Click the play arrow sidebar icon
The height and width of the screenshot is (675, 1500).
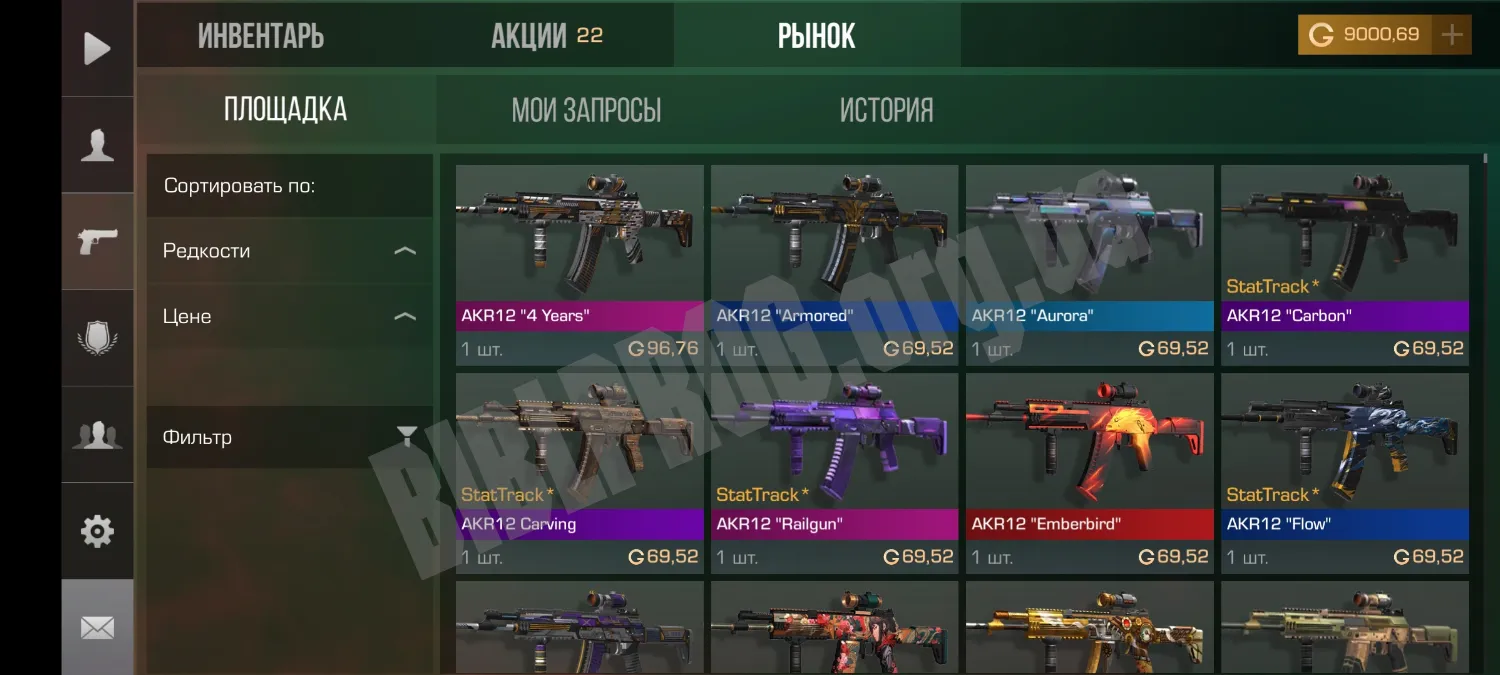pyautogui.click(x=97, y=48)
